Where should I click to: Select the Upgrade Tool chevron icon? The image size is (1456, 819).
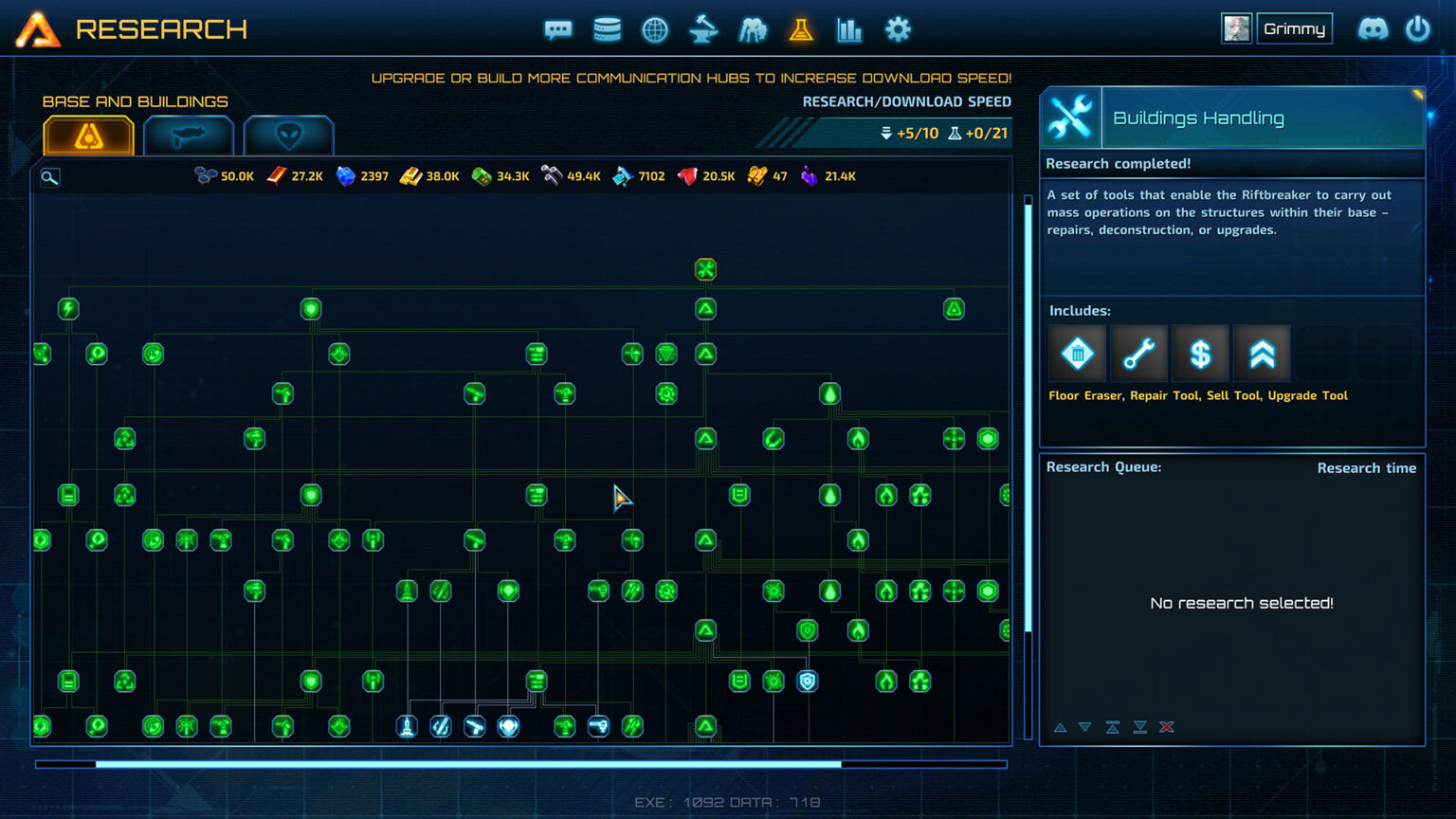click(x=1262, y=353)
